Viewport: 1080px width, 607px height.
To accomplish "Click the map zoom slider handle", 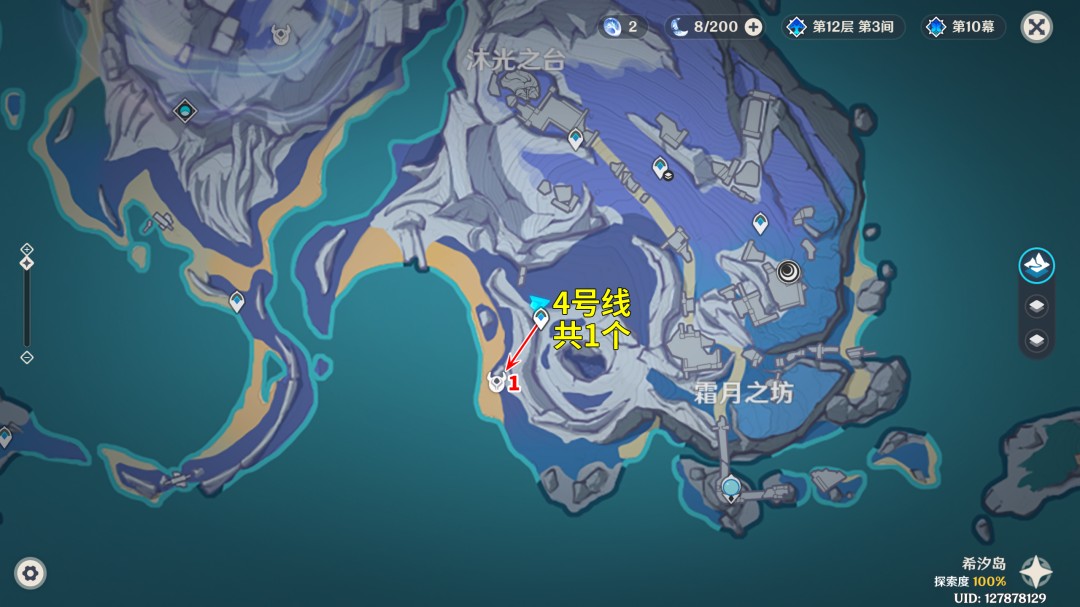I will [x=27, y=263].
